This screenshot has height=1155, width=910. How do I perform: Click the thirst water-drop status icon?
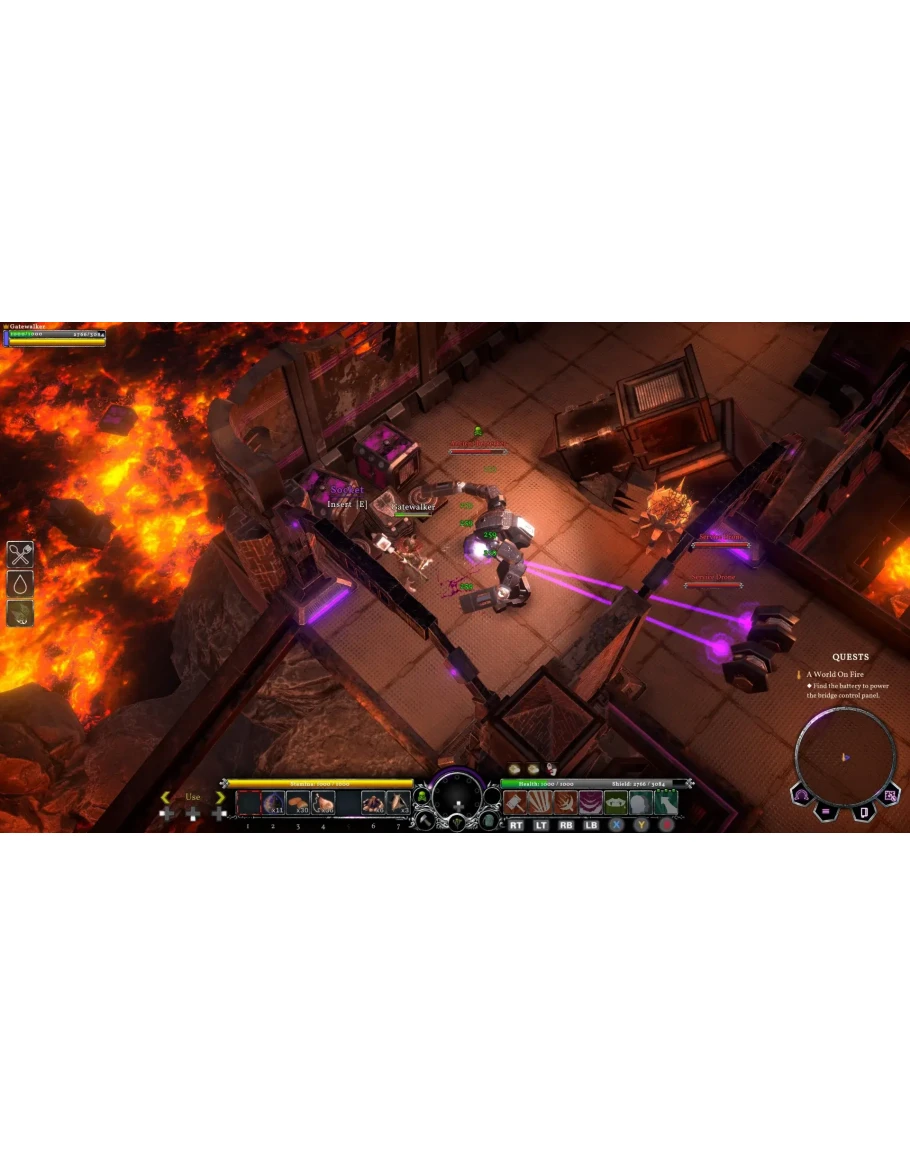(20, 584)
